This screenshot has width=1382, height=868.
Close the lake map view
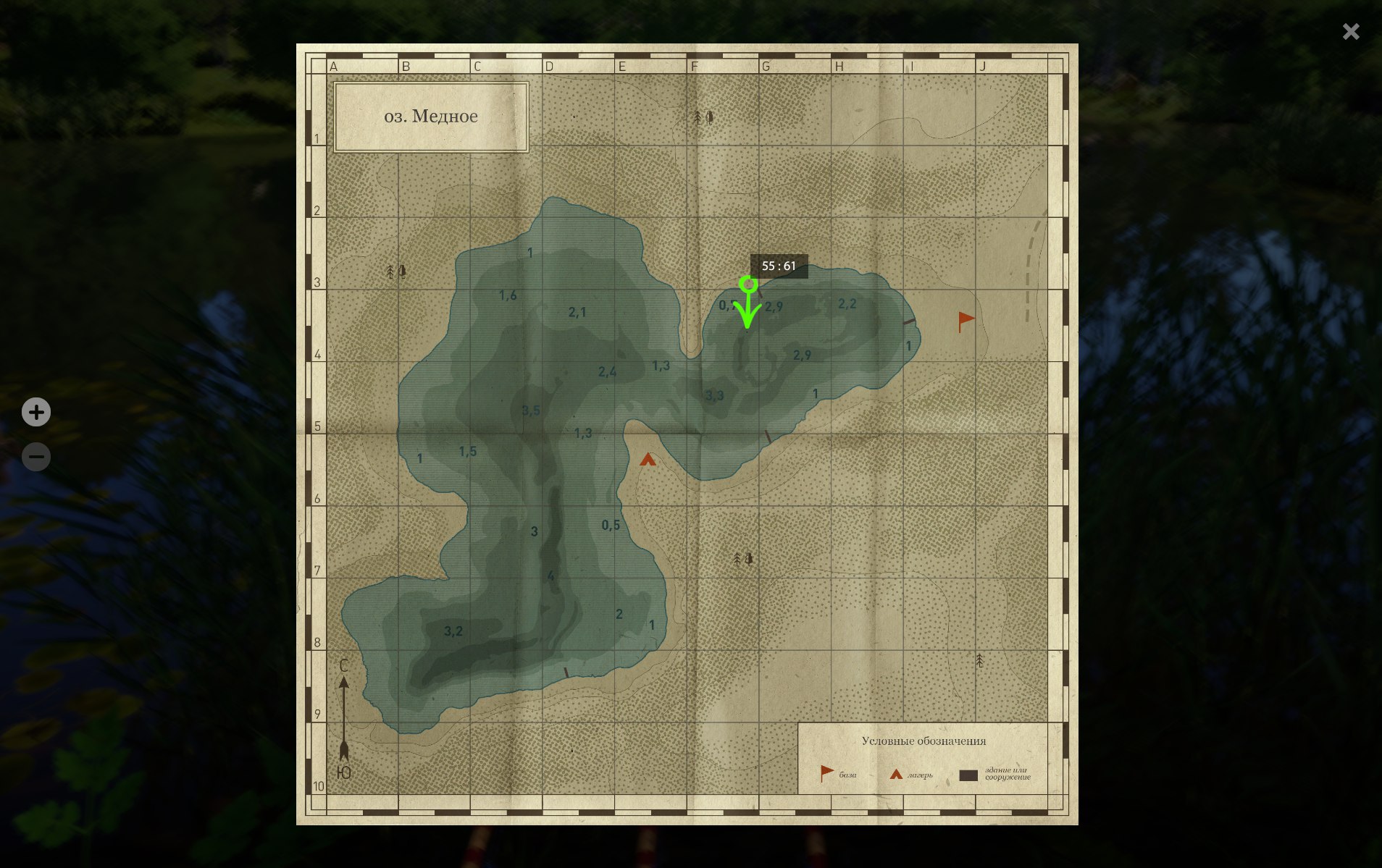(1350, 32)
